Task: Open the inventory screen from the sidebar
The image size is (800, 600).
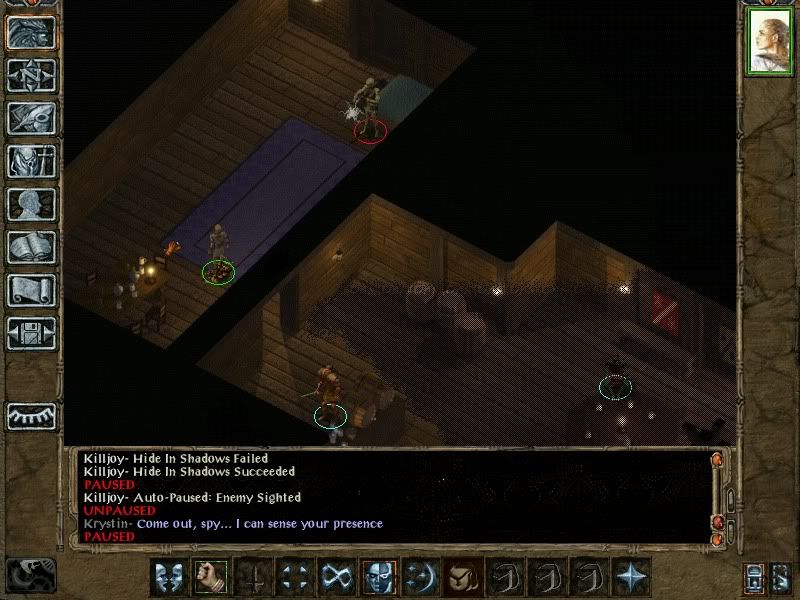Action: tap(31, 161)
